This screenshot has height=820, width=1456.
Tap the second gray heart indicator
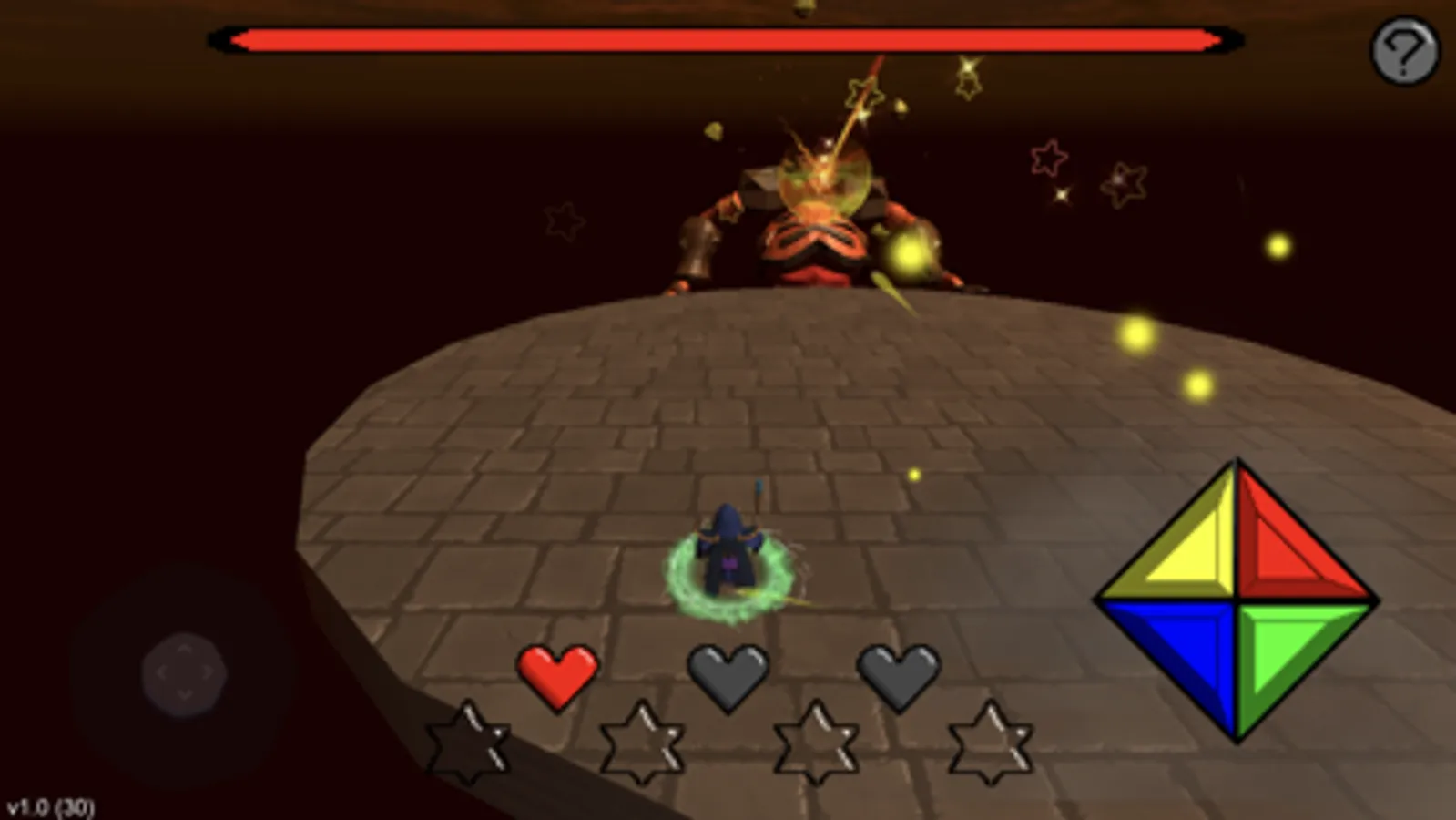tap(728, 675)
